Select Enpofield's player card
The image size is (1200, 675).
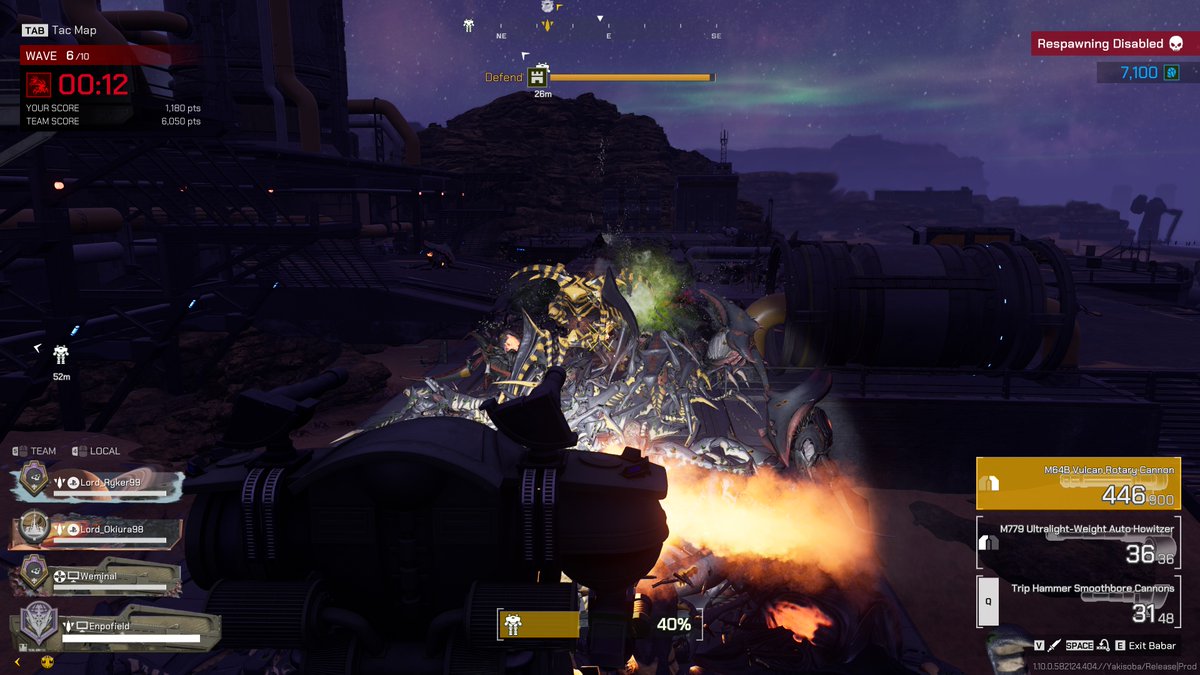coord(110,629)
